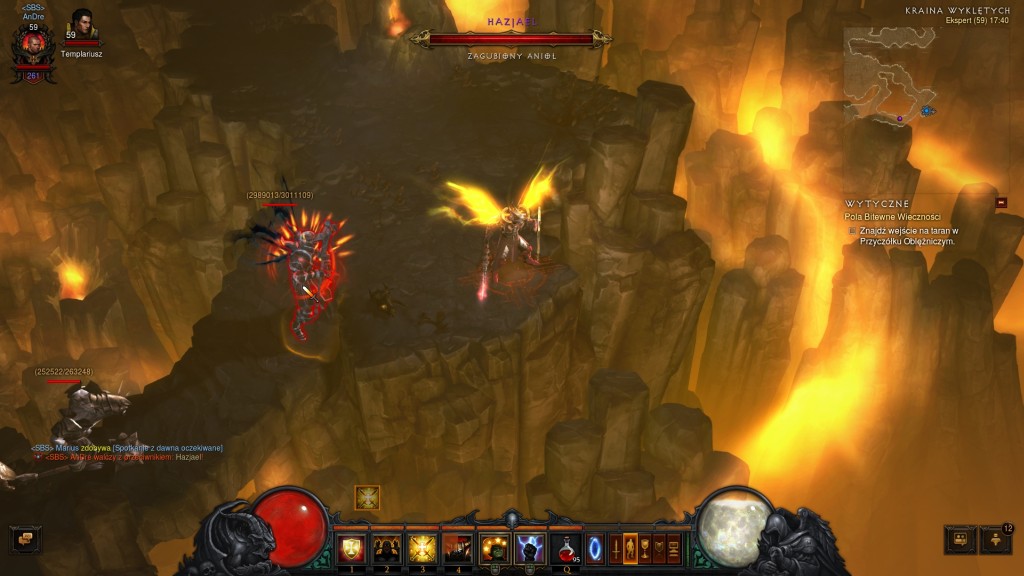
Task: Trigger the dark red skill in slot 4
Action: click(x=457, y=548)
